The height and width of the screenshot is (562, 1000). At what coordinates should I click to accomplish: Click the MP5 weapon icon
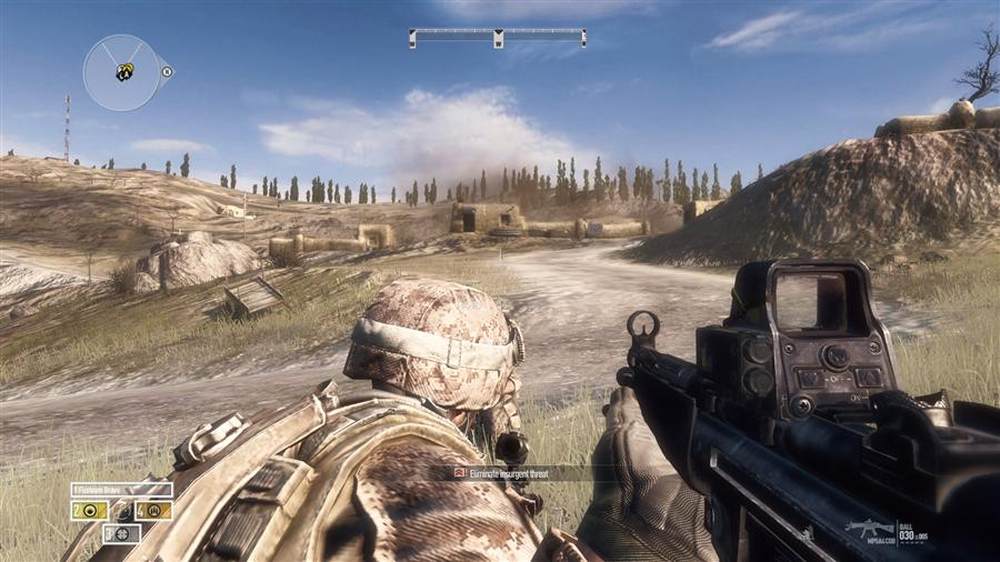(x=866, y=527)
